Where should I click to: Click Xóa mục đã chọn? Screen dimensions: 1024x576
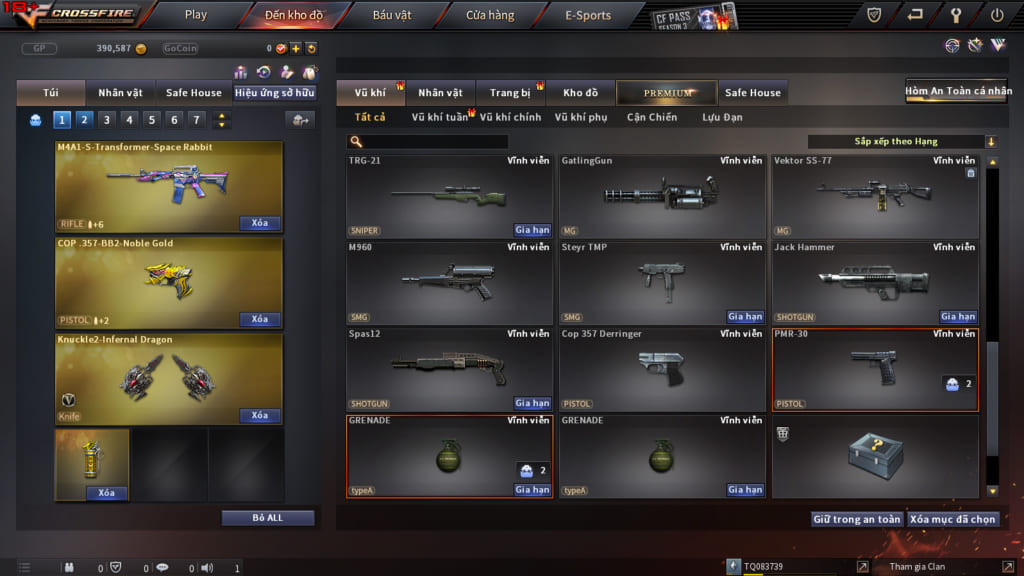(x=954, y=519)
